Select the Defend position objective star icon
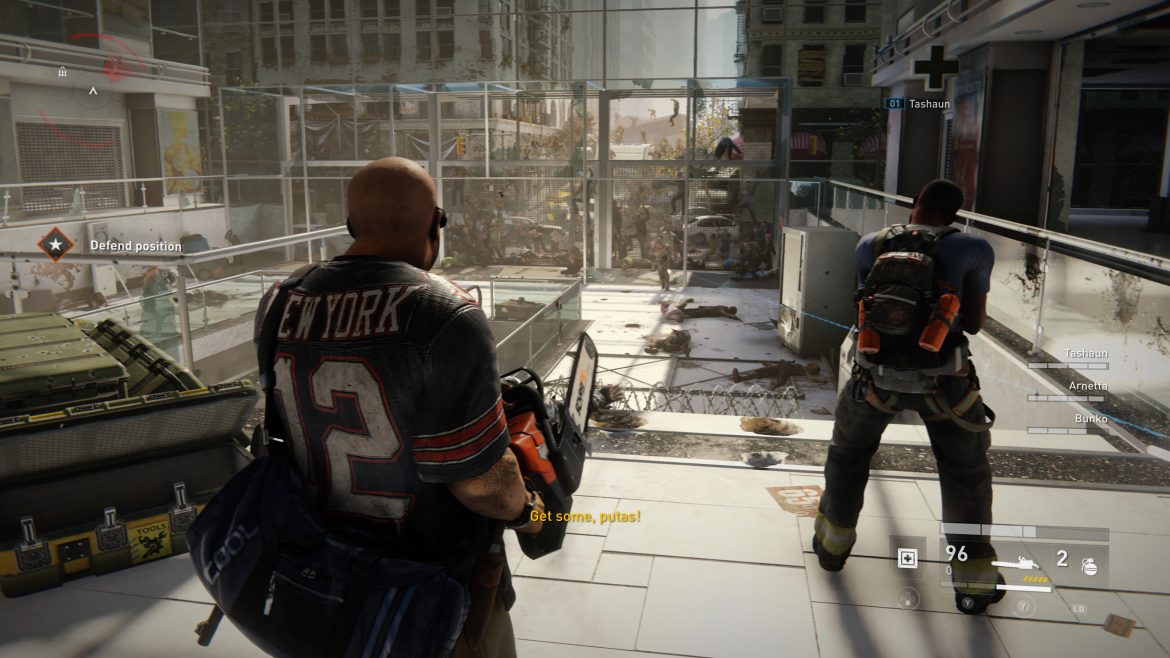Viewport: 1170px width, 658px height. [55, 245]
